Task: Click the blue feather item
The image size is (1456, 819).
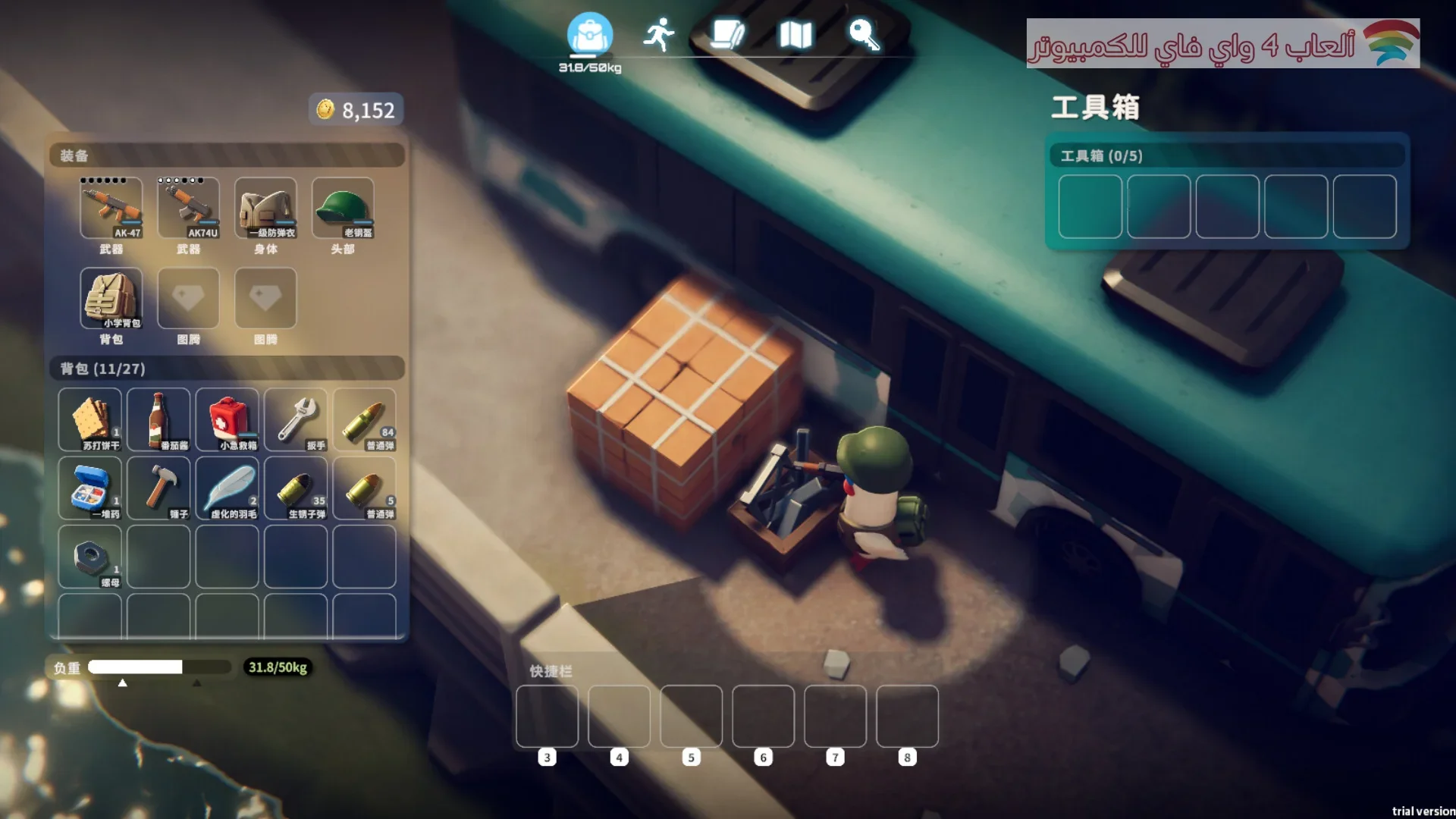Action: point(227,488)
